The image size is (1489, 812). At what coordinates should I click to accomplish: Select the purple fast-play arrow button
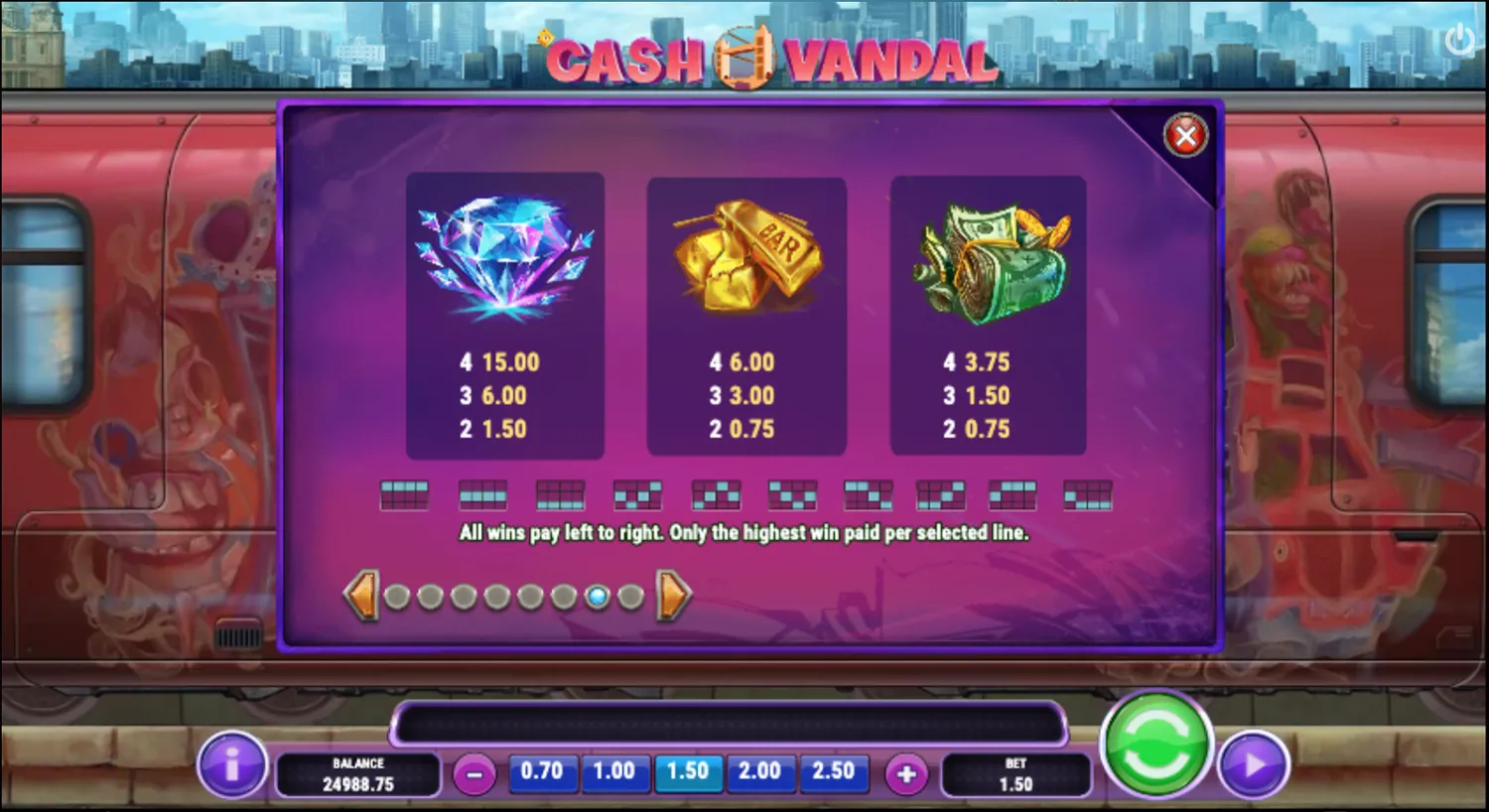click(1253, 766)
